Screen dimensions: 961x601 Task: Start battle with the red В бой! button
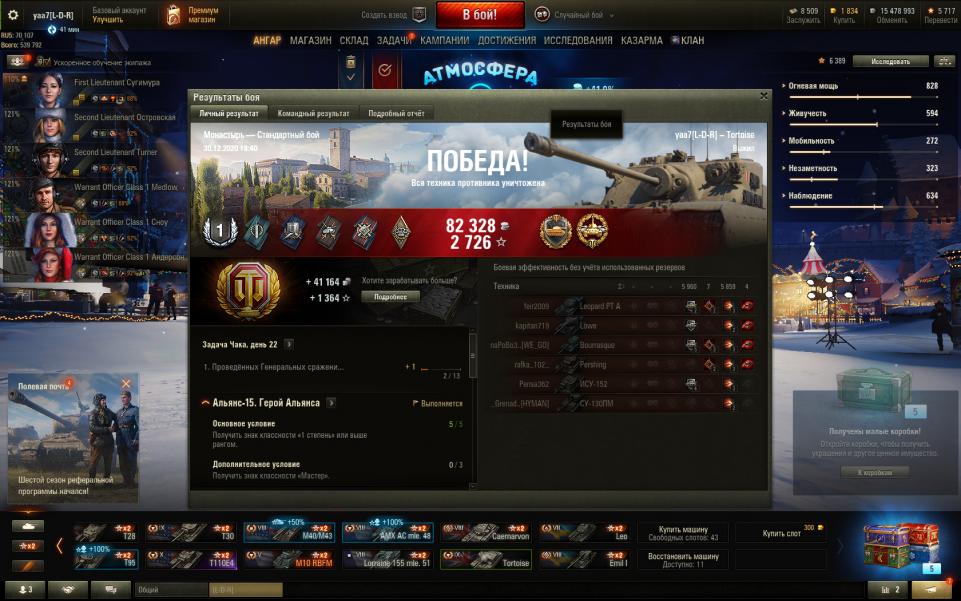point(480,15)
